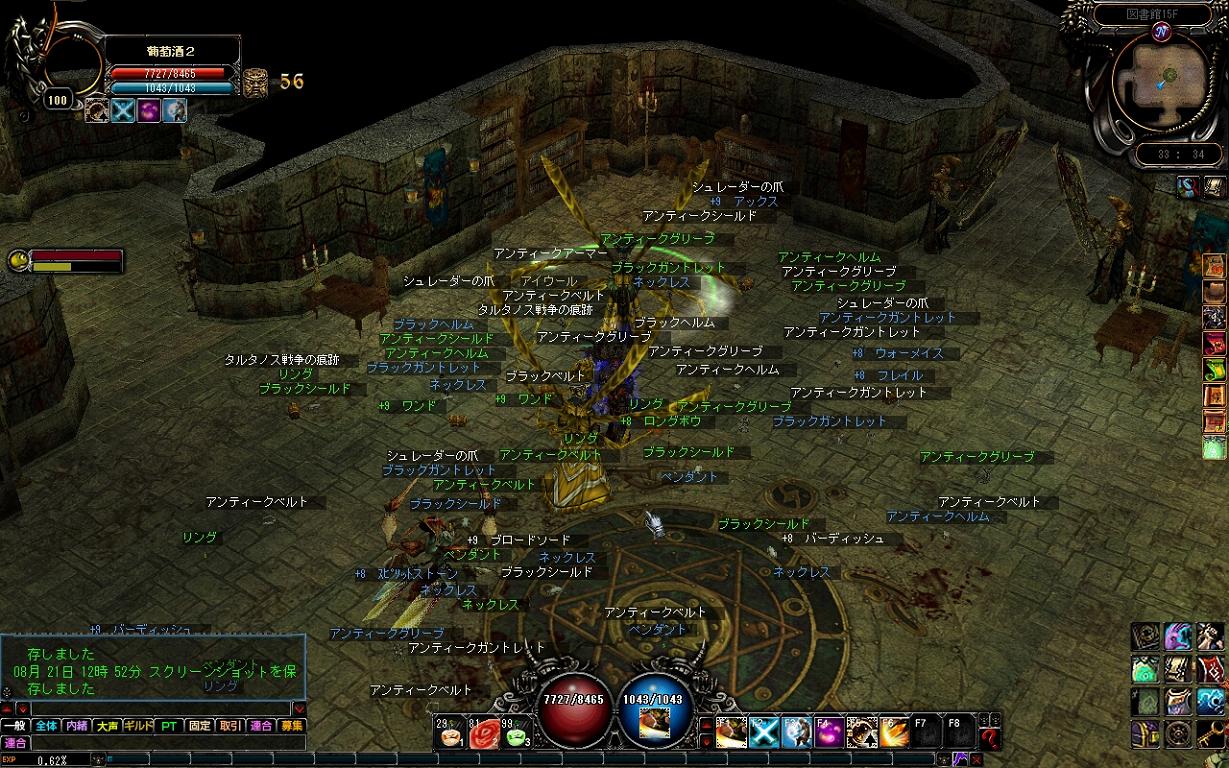Trigger the F6 orange slash skill

pyautogui.click(x=894, y=733)
